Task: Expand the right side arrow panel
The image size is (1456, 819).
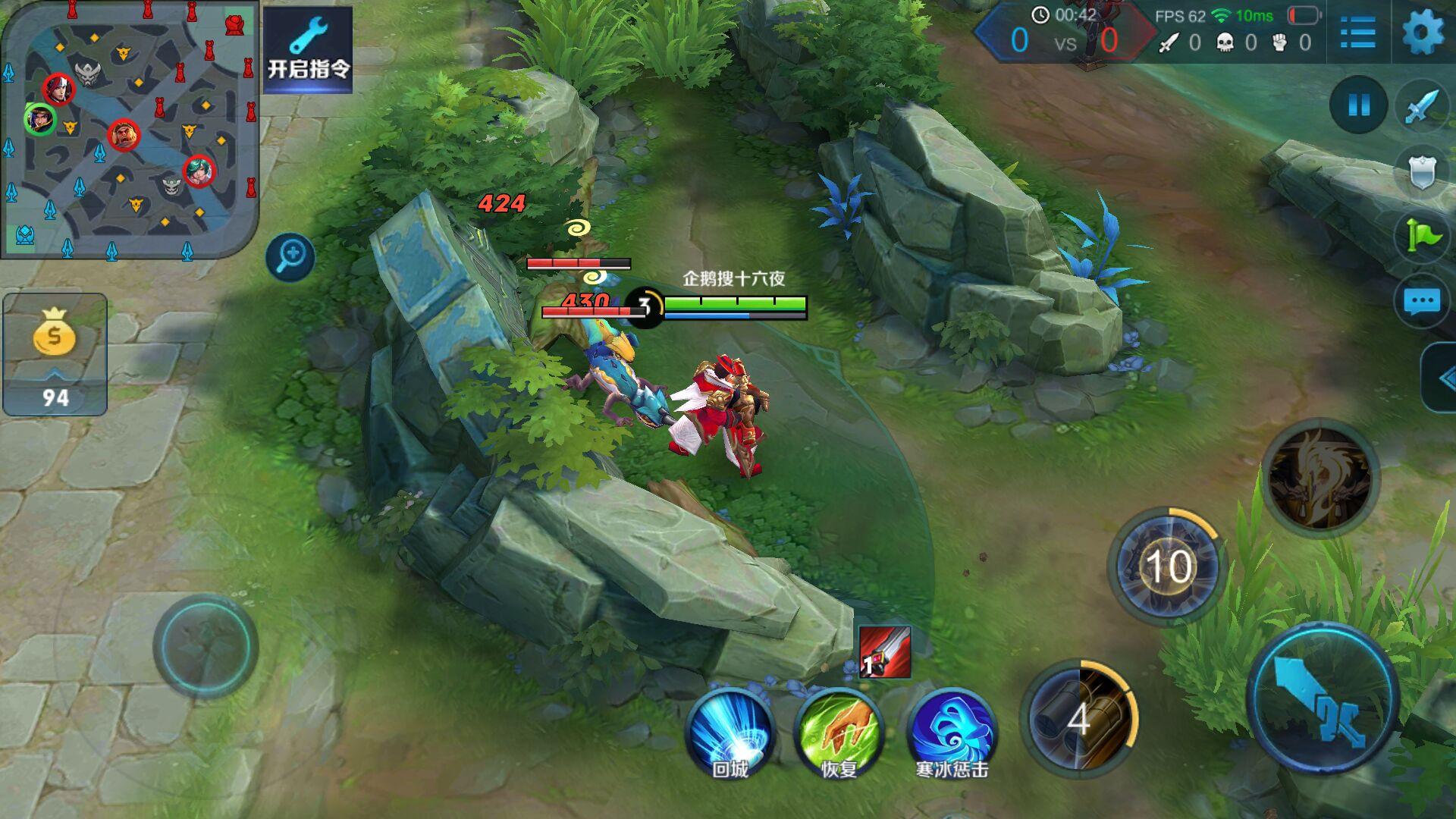Action: tap(1442, 378)
